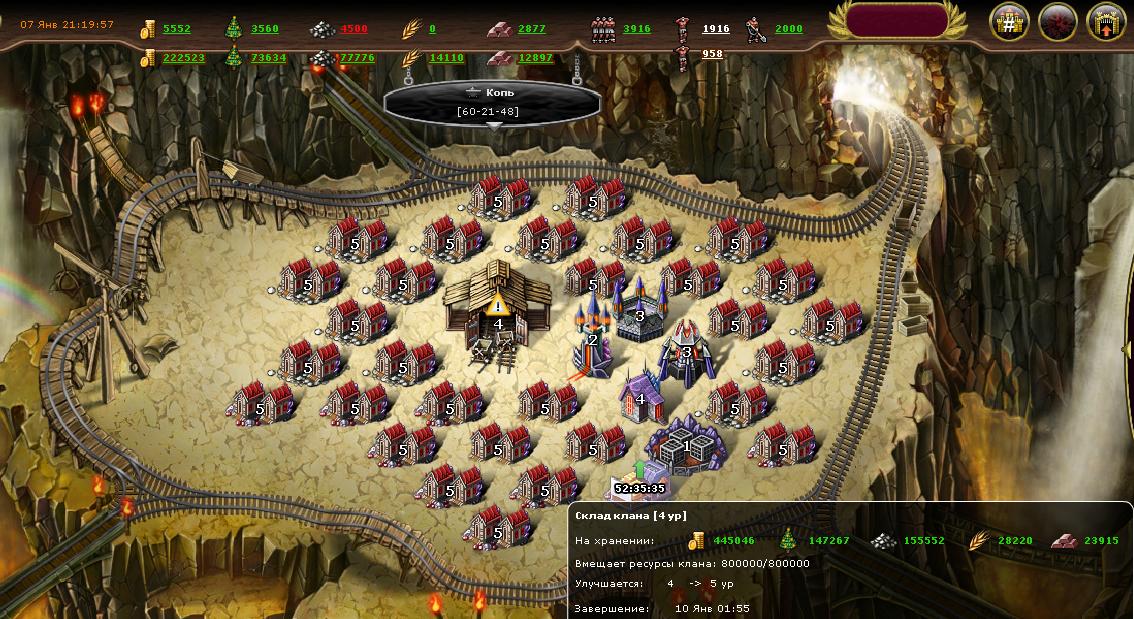Click the clan grain total 14110

click(446, 58)
